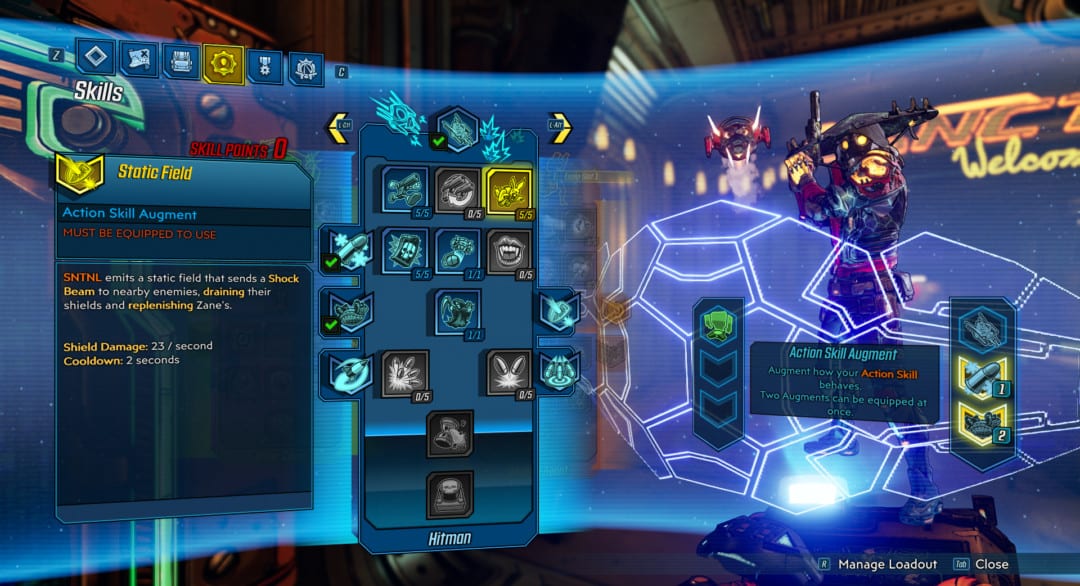
Task: Open the diamond mission log tab
Action: pos(96,57)
